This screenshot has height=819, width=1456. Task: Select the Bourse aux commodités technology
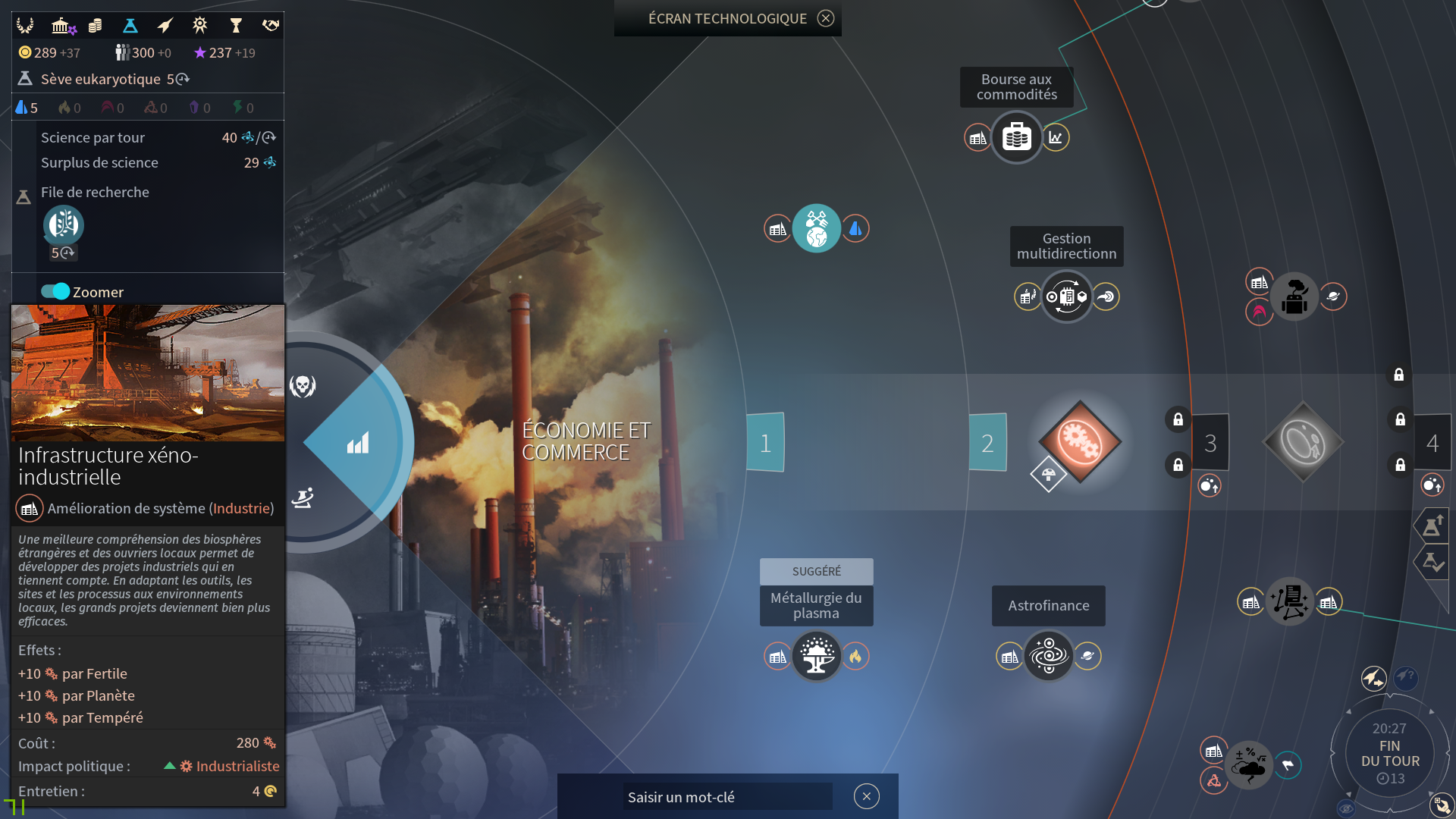tap(1016, 137)
